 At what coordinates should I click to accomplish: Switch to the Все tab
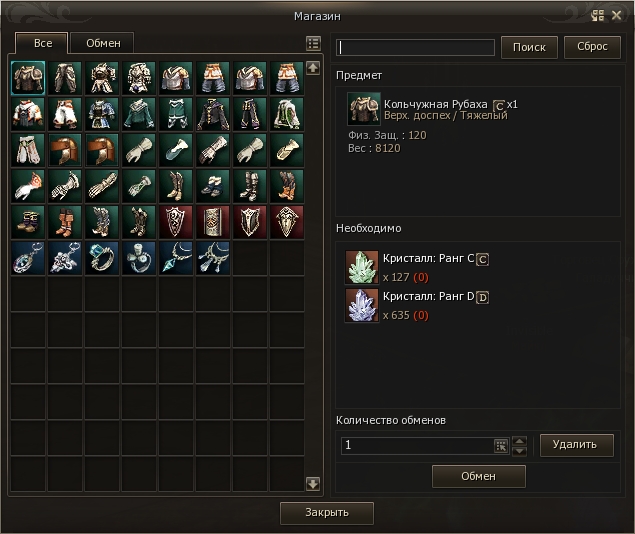pyautogui.click(x=42, y=43)
